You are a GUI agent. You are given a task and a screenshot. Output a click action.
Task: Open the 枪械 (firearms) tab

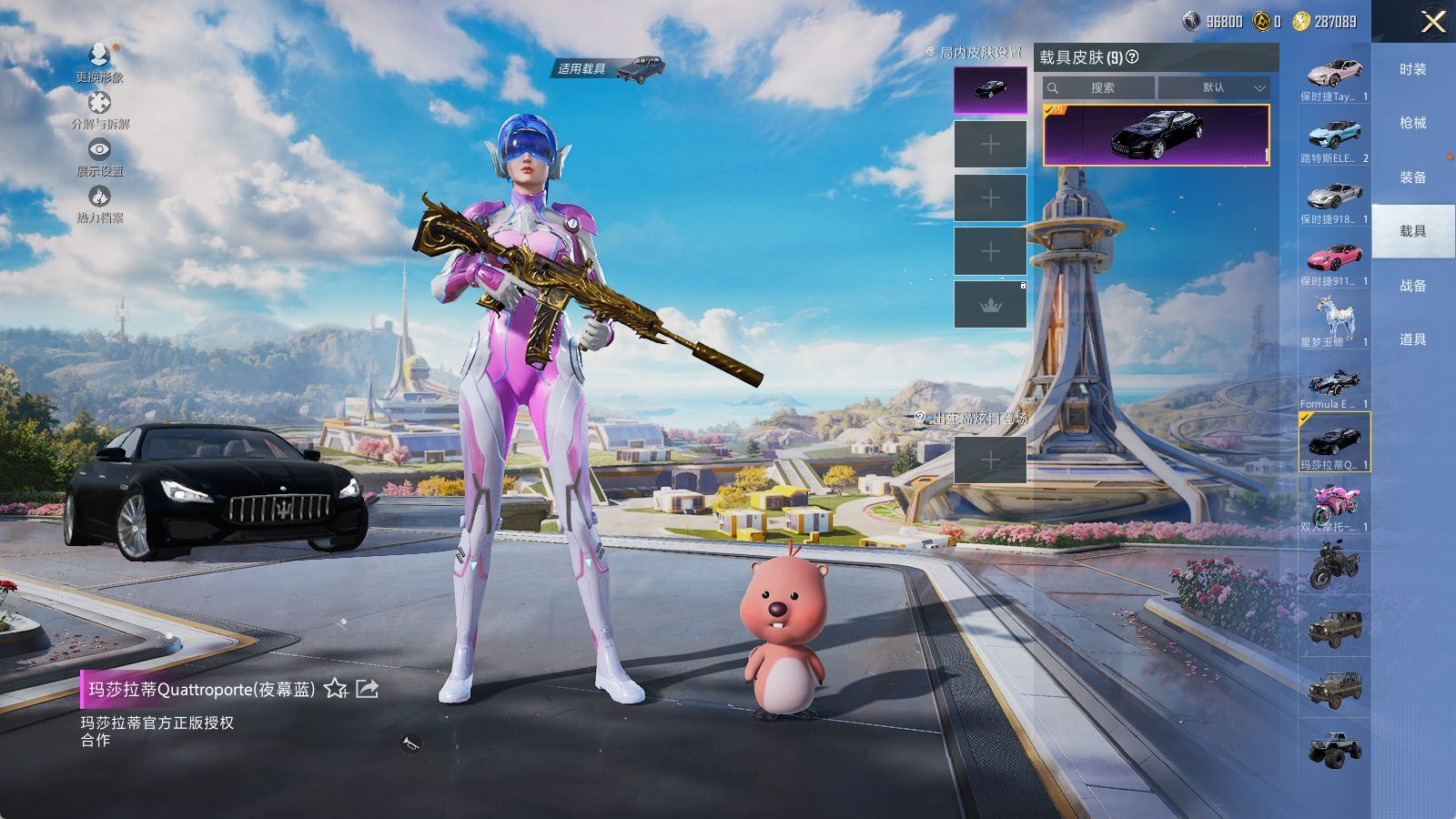[1412, 123]
